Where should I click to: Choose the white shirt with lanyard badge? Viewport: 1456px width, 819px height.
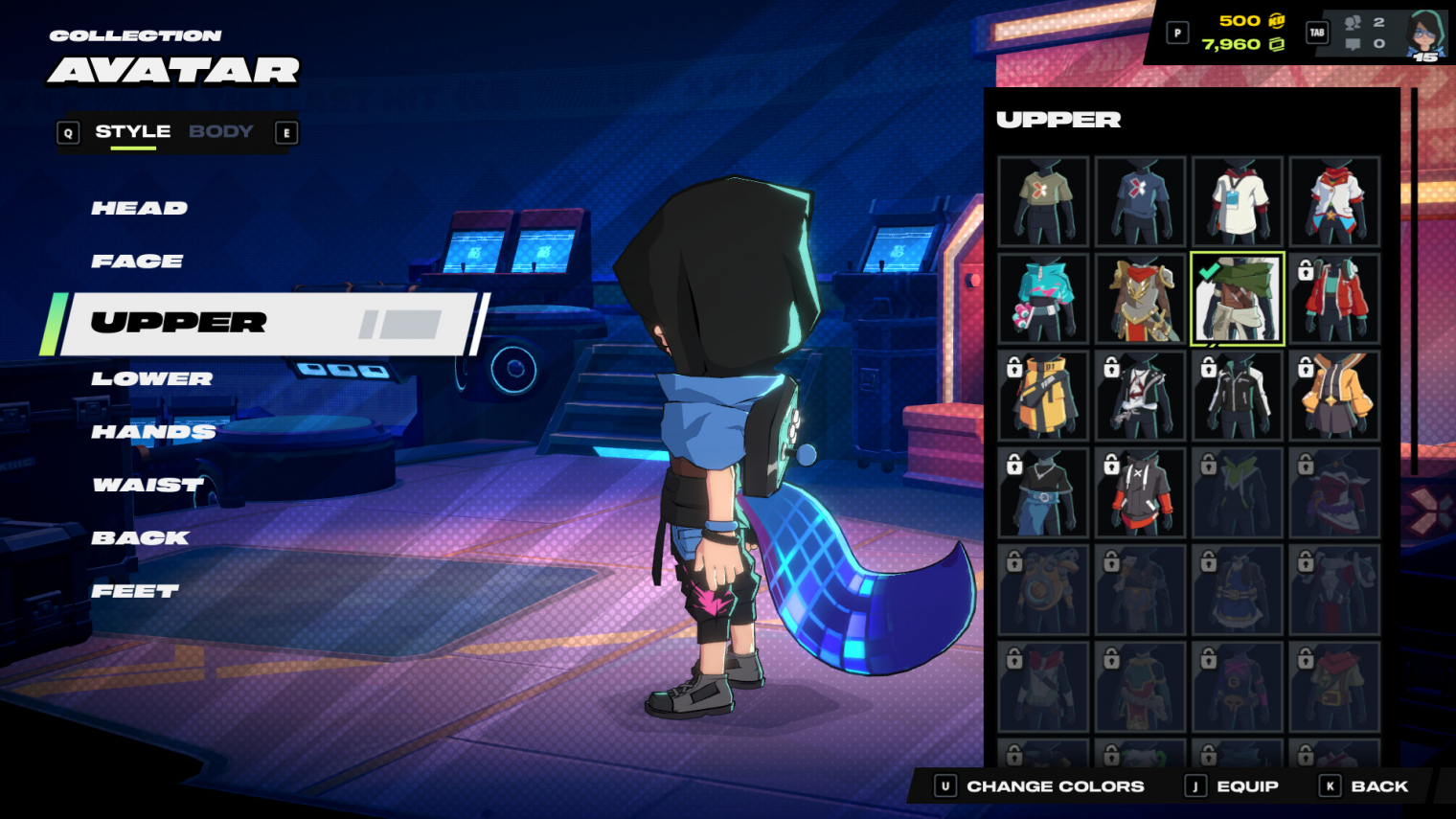pos(1237,202)
